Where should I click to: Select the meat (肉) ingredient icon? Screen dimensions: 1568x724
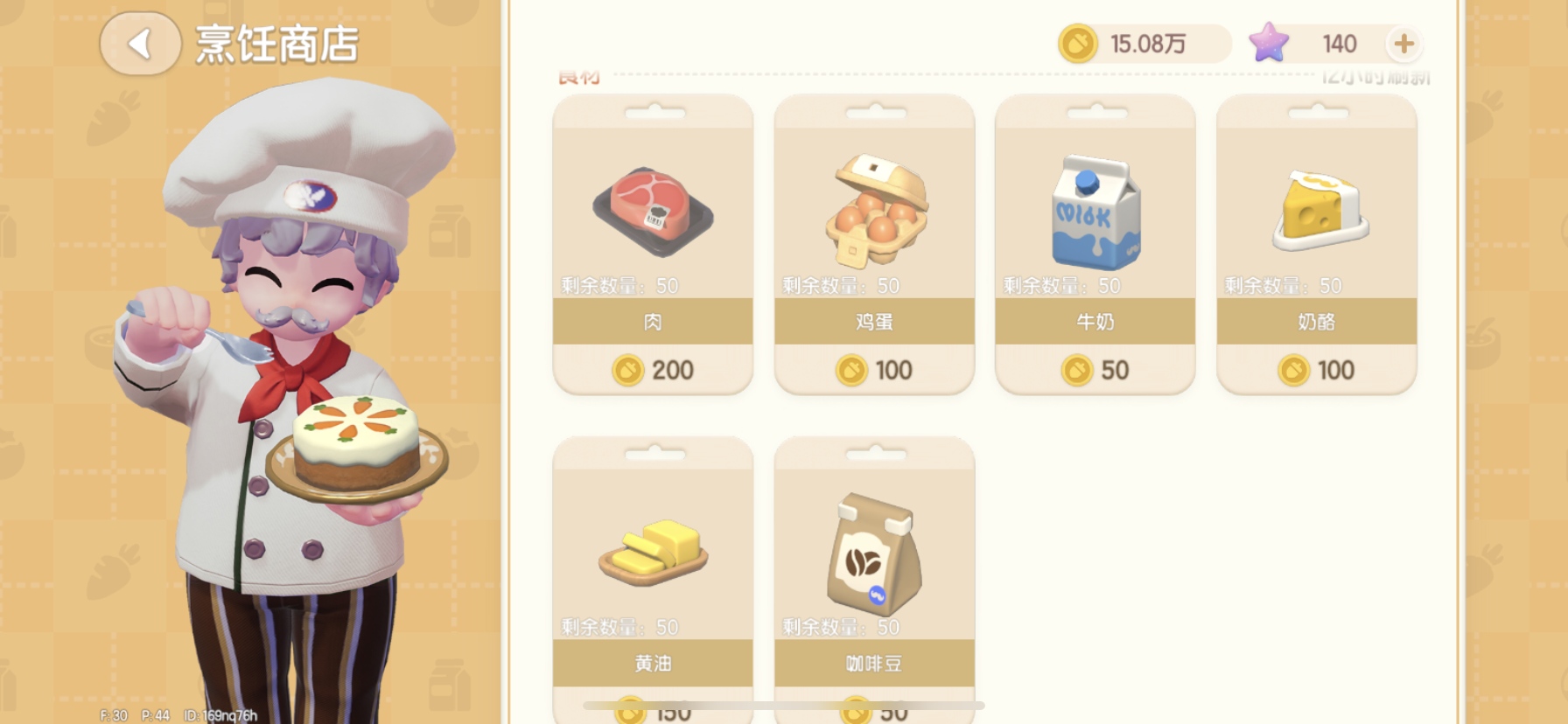652,210
